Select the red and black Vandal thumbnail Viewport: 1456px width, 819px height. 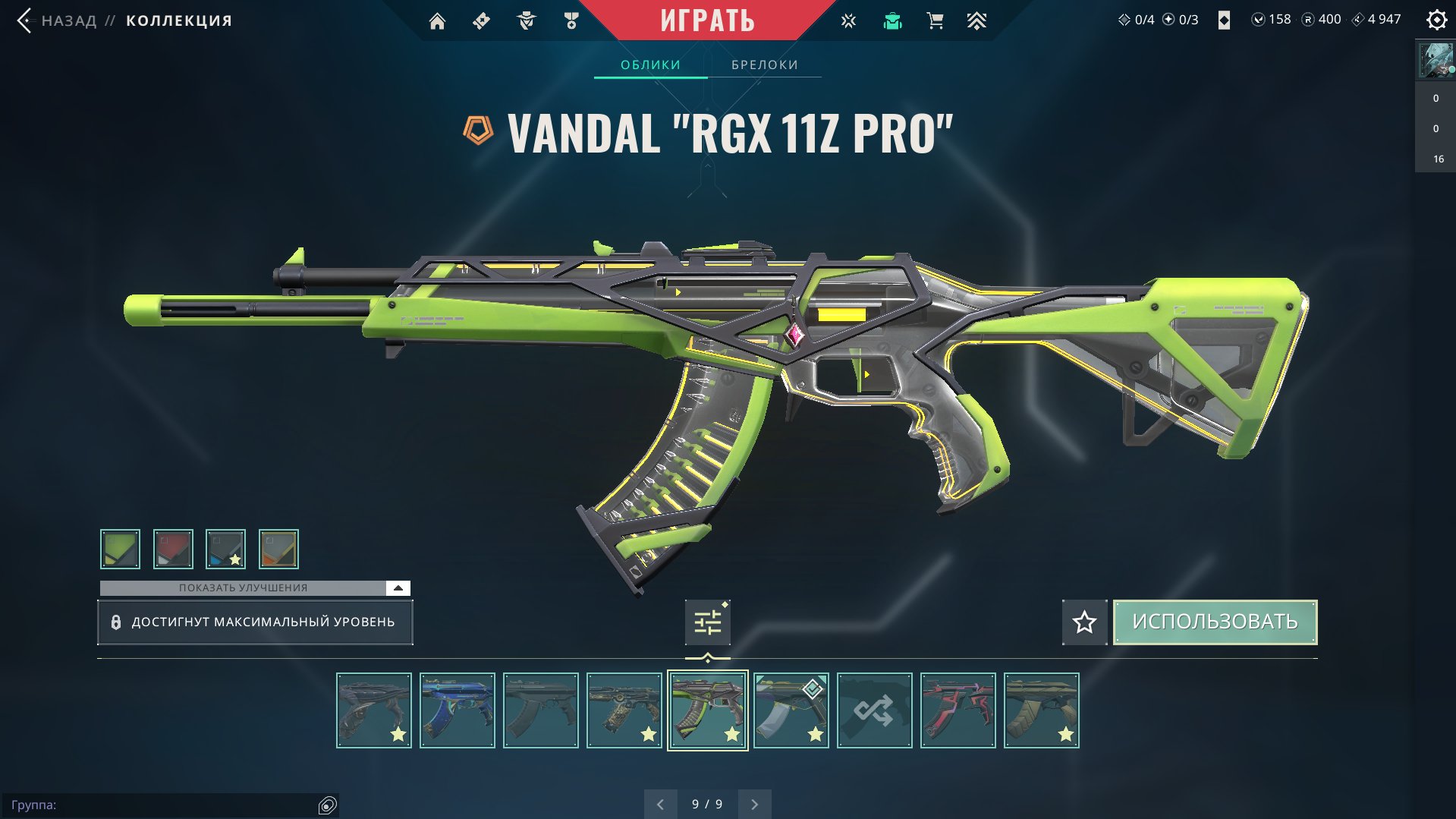click(958, 710)
